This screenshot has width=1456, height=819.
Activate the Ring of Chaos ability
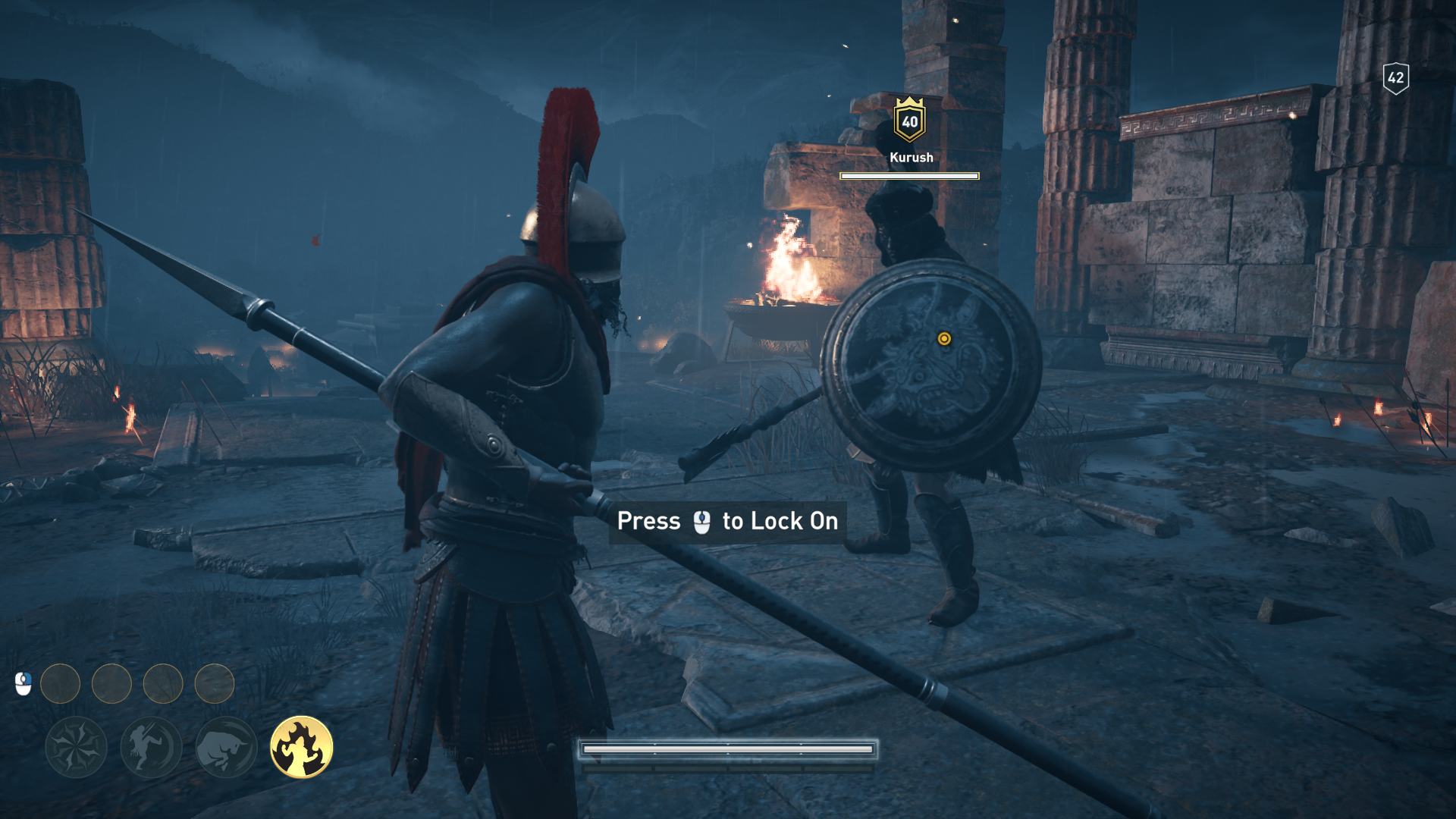coord(76,747)
